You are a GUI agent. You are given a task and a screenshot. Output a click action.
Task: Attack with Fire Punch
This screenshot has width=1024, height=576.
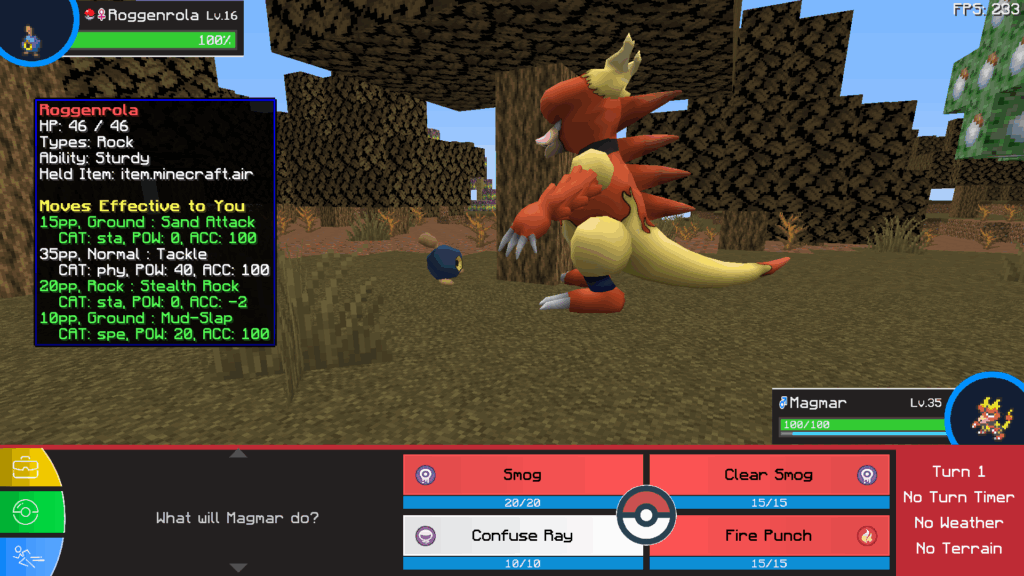pyautogui.click(x=768, y=536)
